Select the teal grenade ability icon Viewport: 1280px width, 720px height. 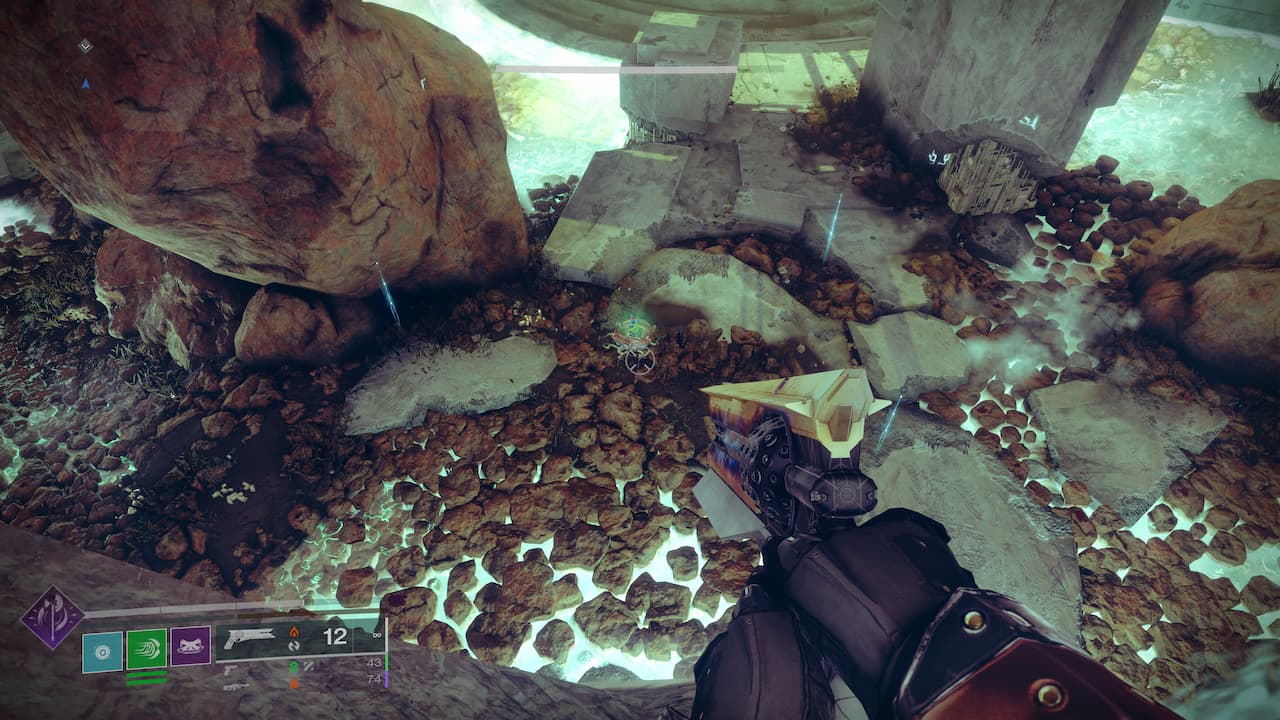102,650
